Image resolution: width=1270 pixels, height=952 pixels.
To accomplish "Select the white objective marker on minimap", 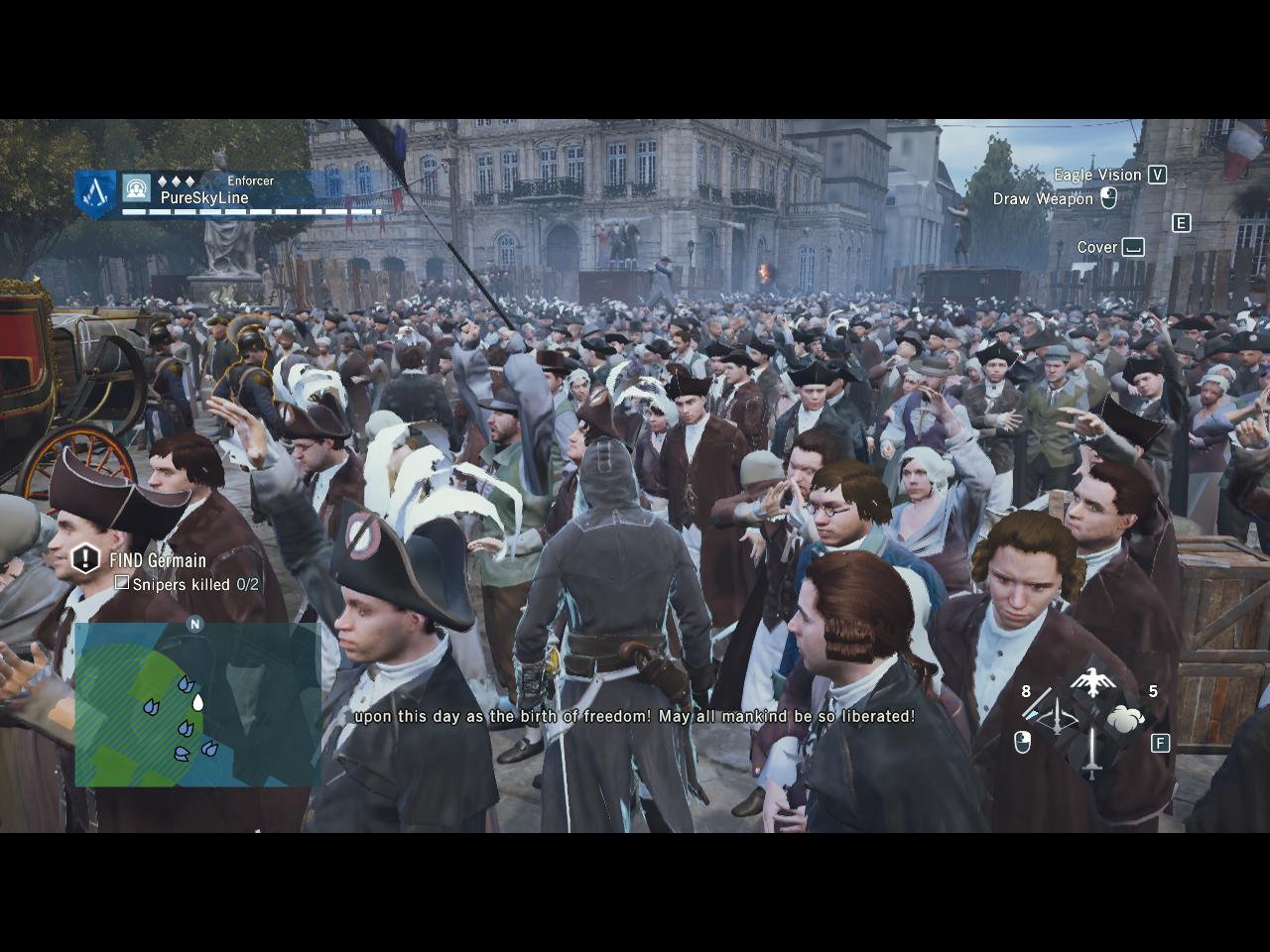I will tap(197, 703).
